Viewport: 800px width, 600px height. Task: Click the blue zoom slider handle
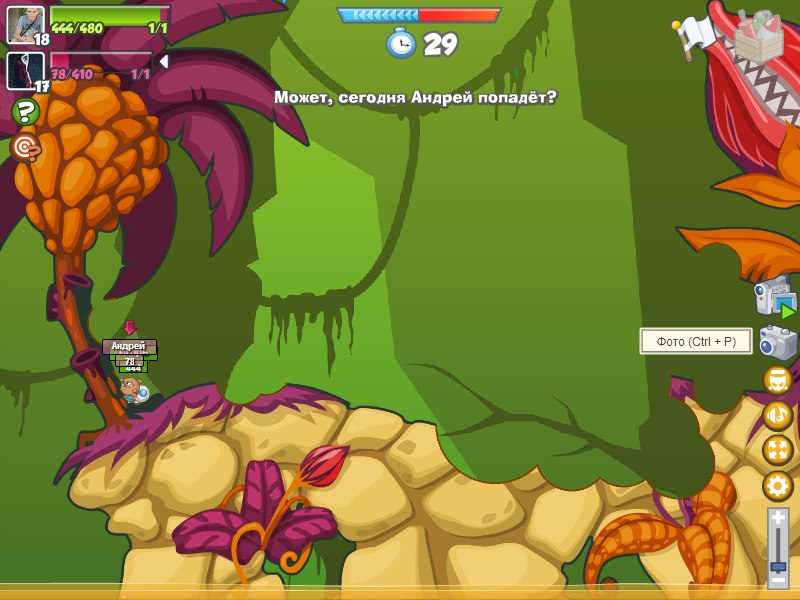(778, 566)
